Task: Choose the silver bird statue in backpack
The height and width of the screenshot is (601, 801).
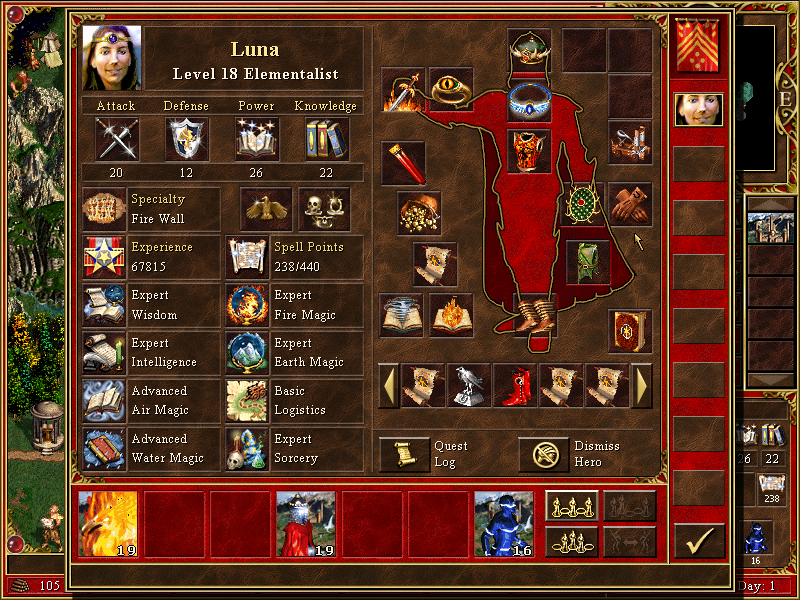Action: pos(470,386)
